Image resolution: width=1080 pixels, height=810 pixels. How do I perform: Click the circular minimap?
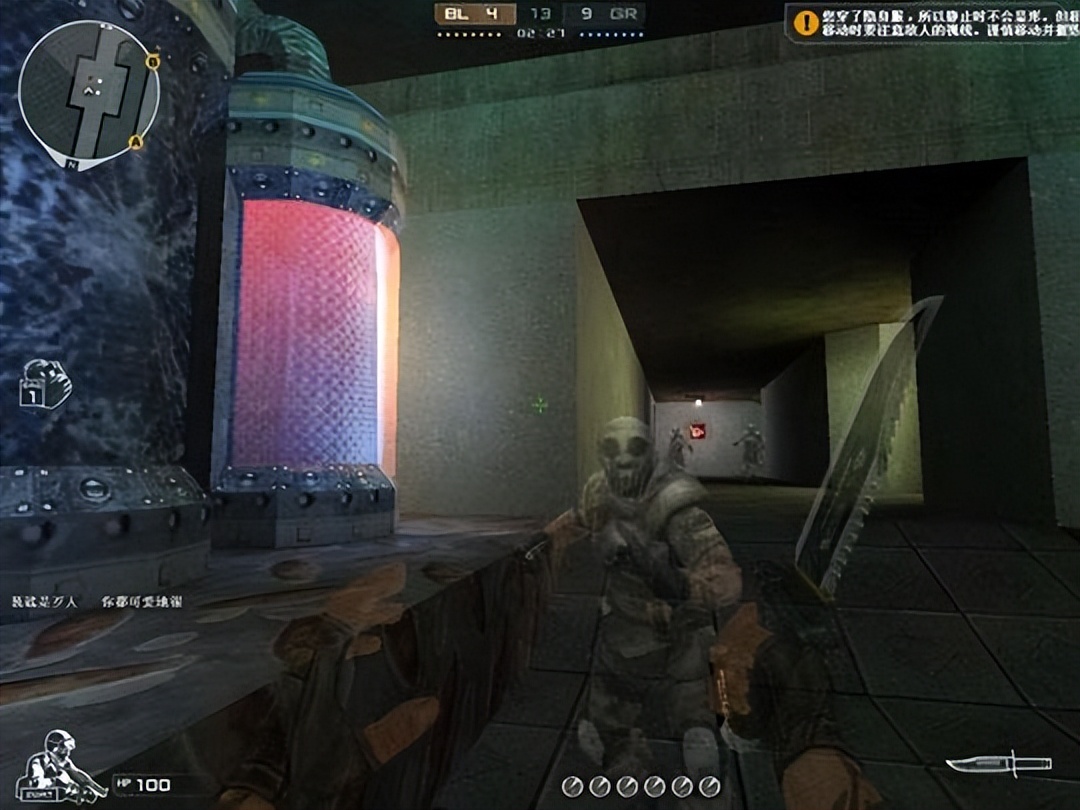coord(88,93)
